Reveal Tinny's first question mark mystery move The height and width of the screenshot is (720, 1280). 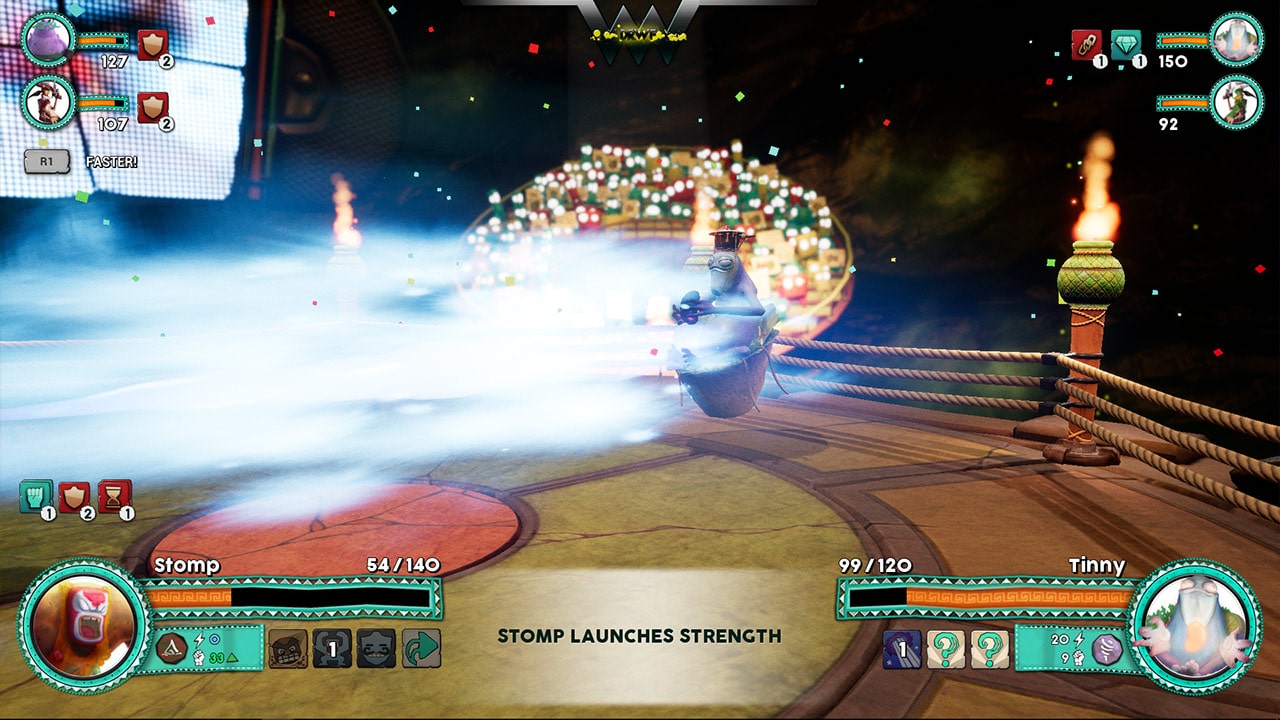pyautogui.click(x=944, y=648)
